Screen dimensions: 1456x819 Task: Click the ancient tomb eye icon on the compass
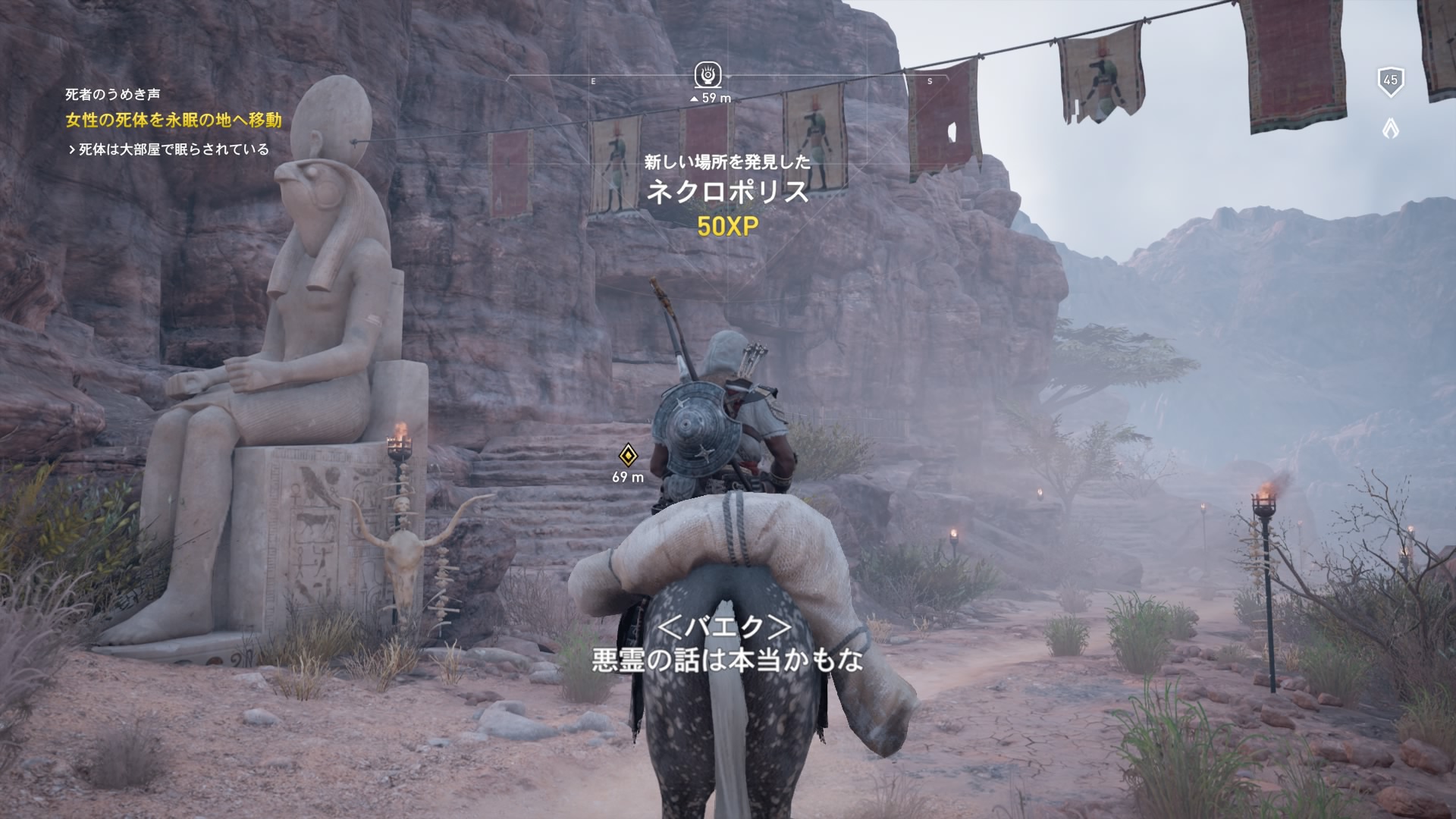707,74
